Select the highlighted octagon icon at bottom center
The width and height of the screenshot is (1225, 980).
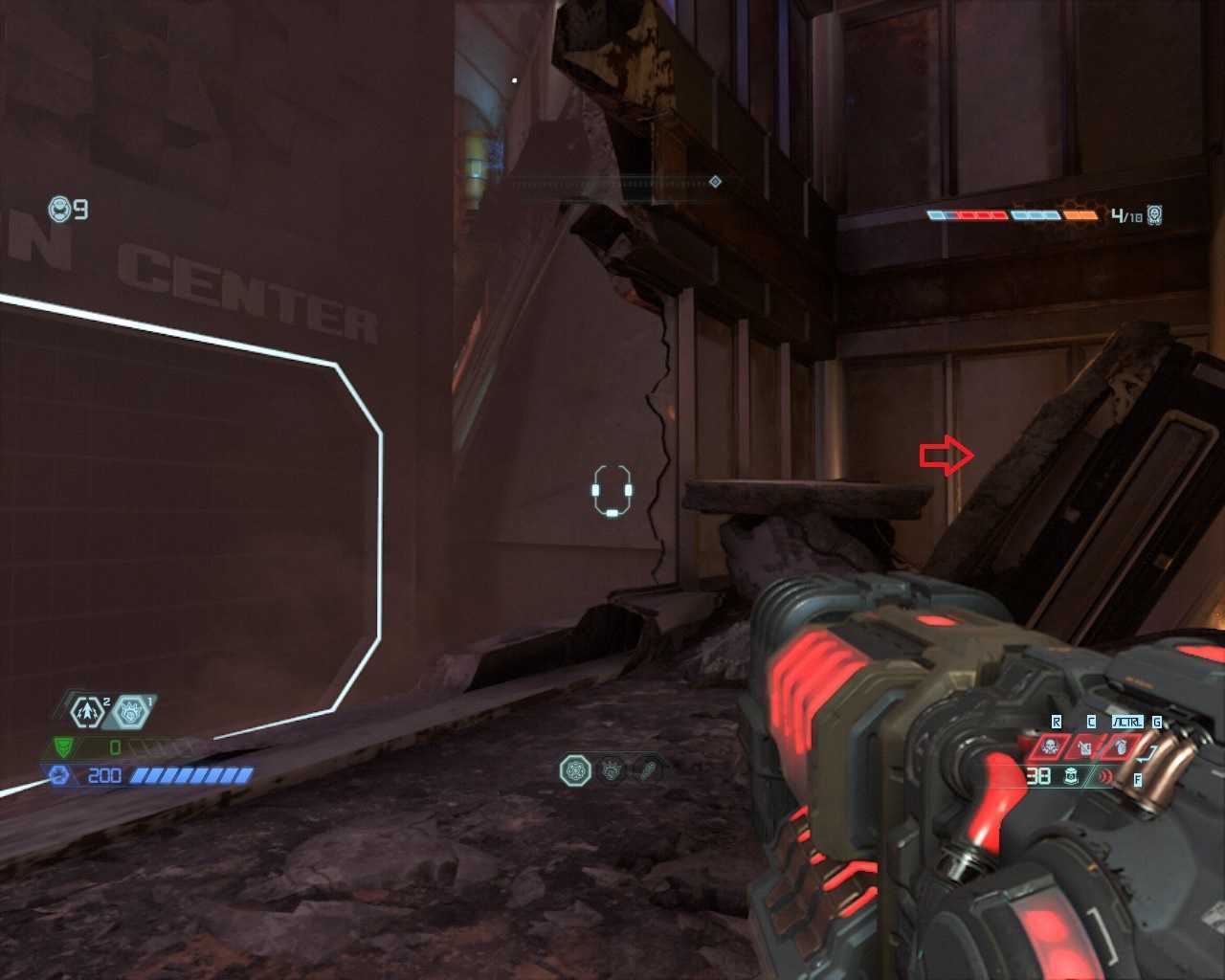tap(575, 769)
